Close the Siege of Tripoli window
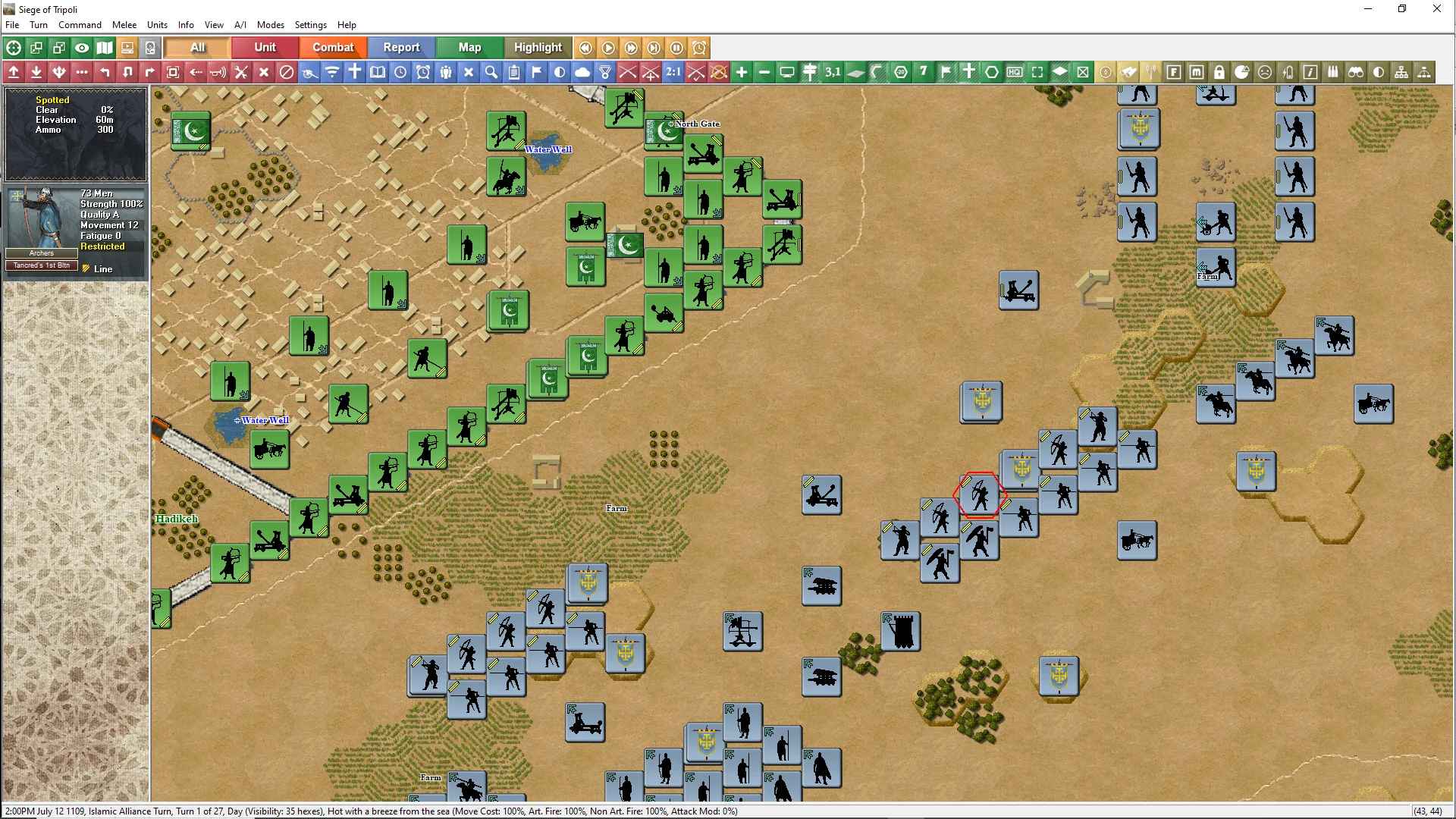The height and width of the screenshot is (819, 1456). tap(1436, 9)
